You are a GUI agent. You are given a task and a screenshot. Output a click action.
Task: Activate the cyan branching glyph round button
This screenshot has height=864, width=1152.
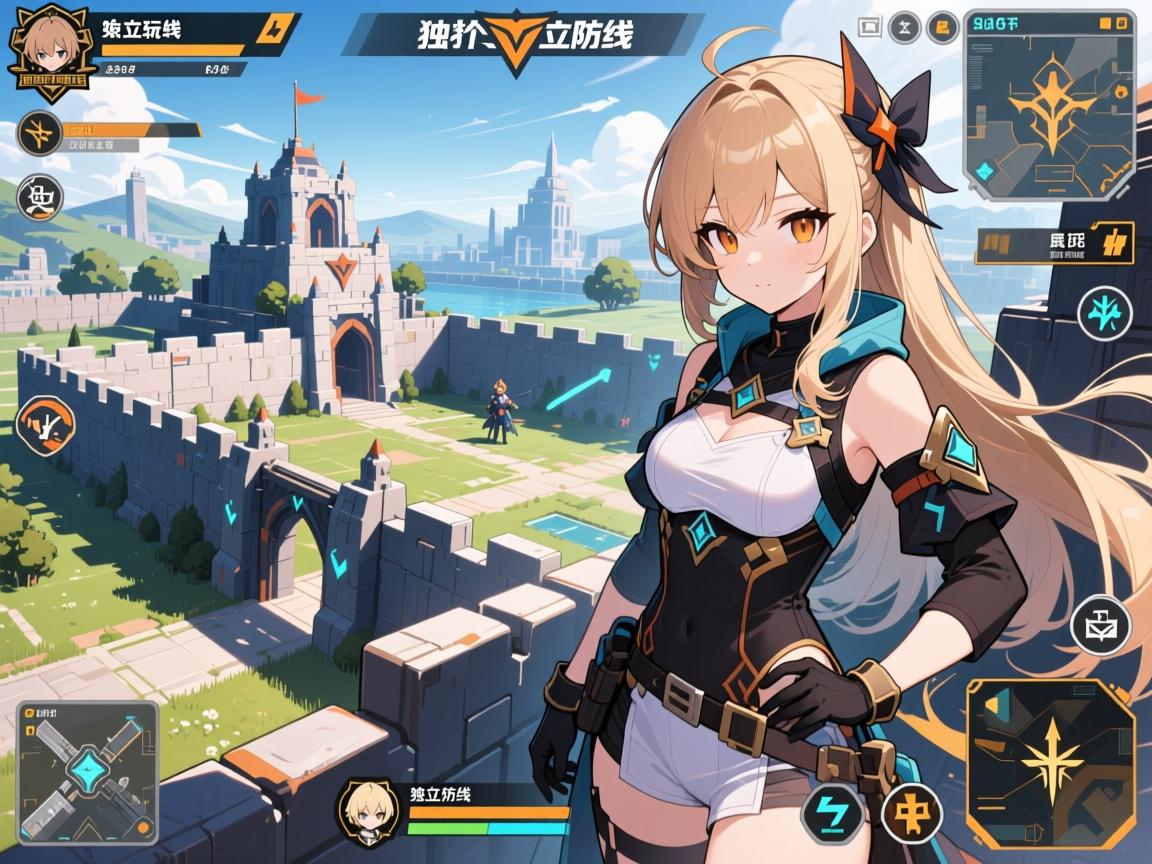(x=1104, y=313)
